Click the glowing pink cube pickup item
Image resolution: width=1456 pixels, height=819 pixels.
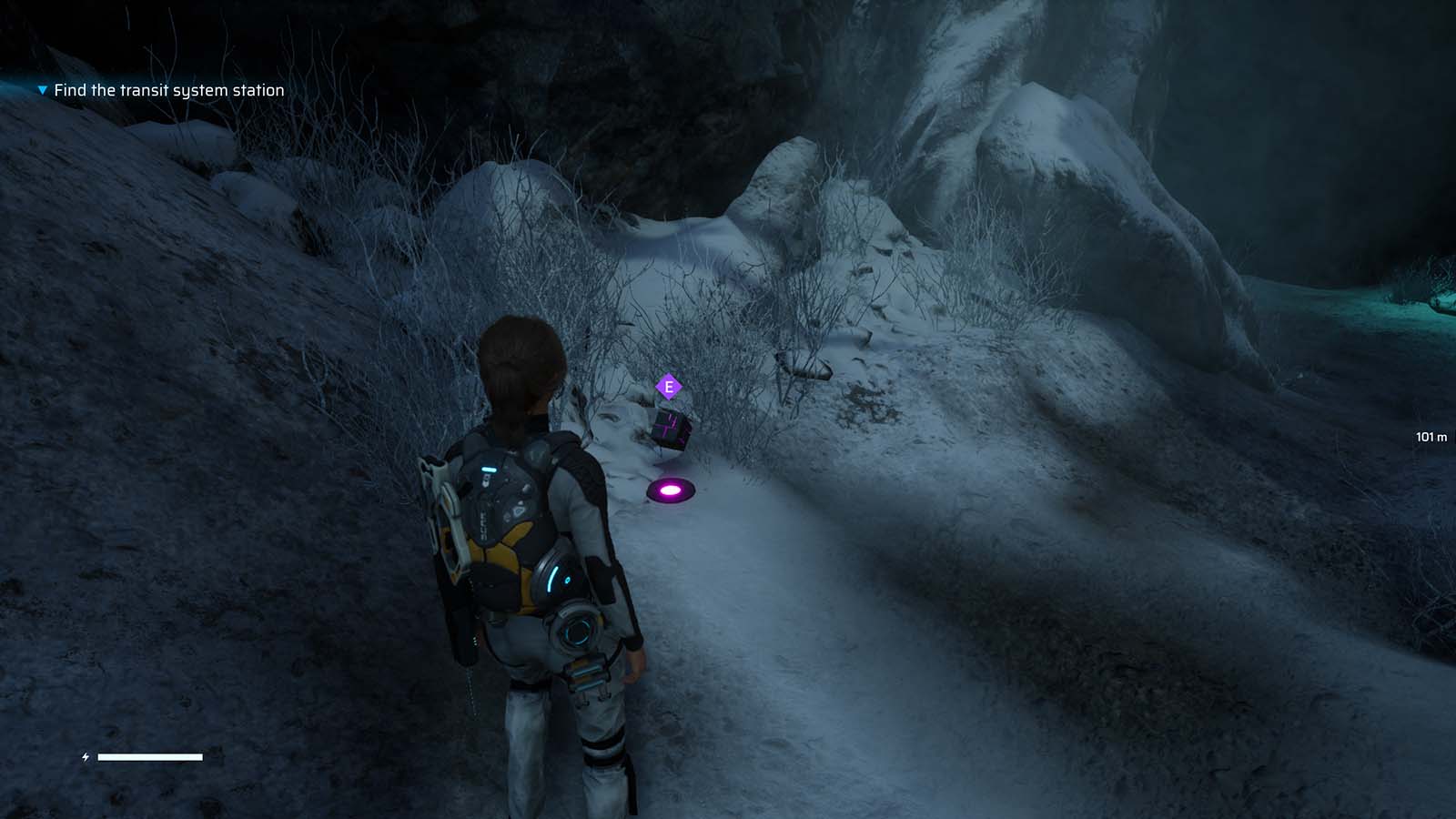(x=670, y=428)
